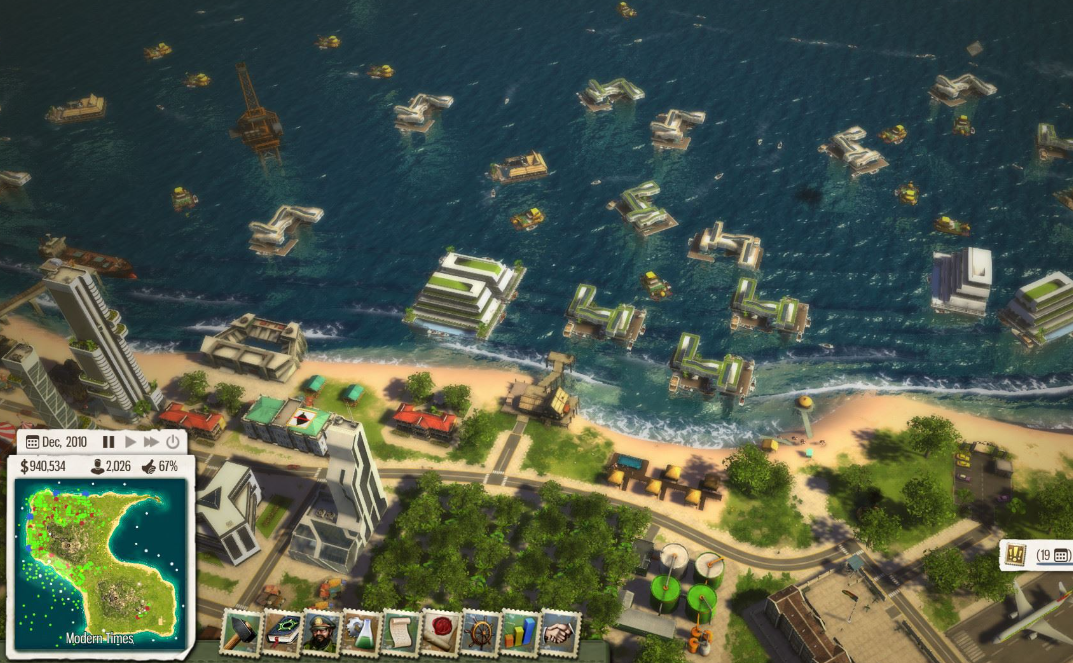Open El Presidente's dynasty portrait stamp
Viewport: 1073px width, 663px height.
pos(321,632)
